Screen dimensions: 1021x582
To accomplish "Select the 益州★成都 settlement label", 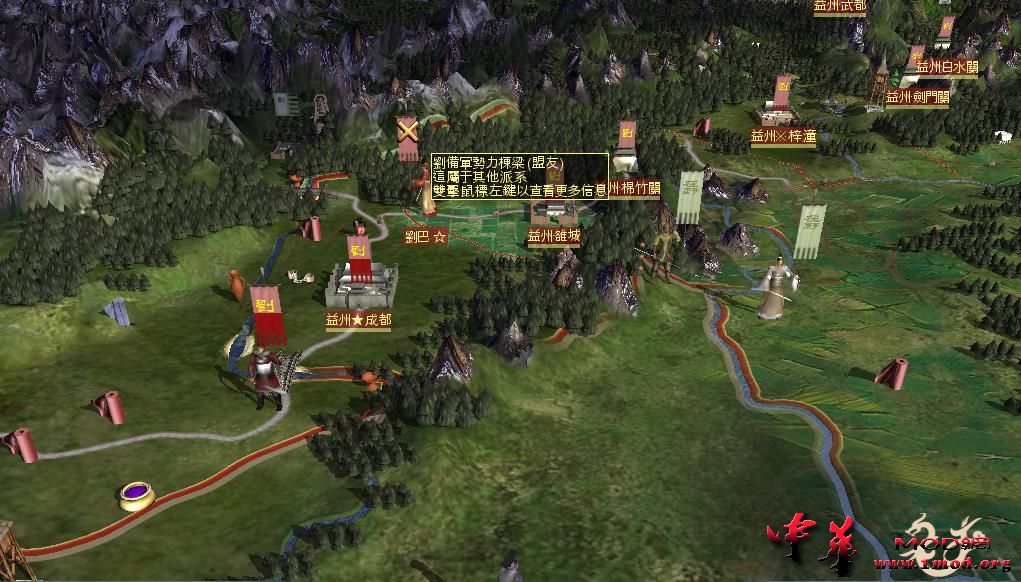I will tap(358, 321).
